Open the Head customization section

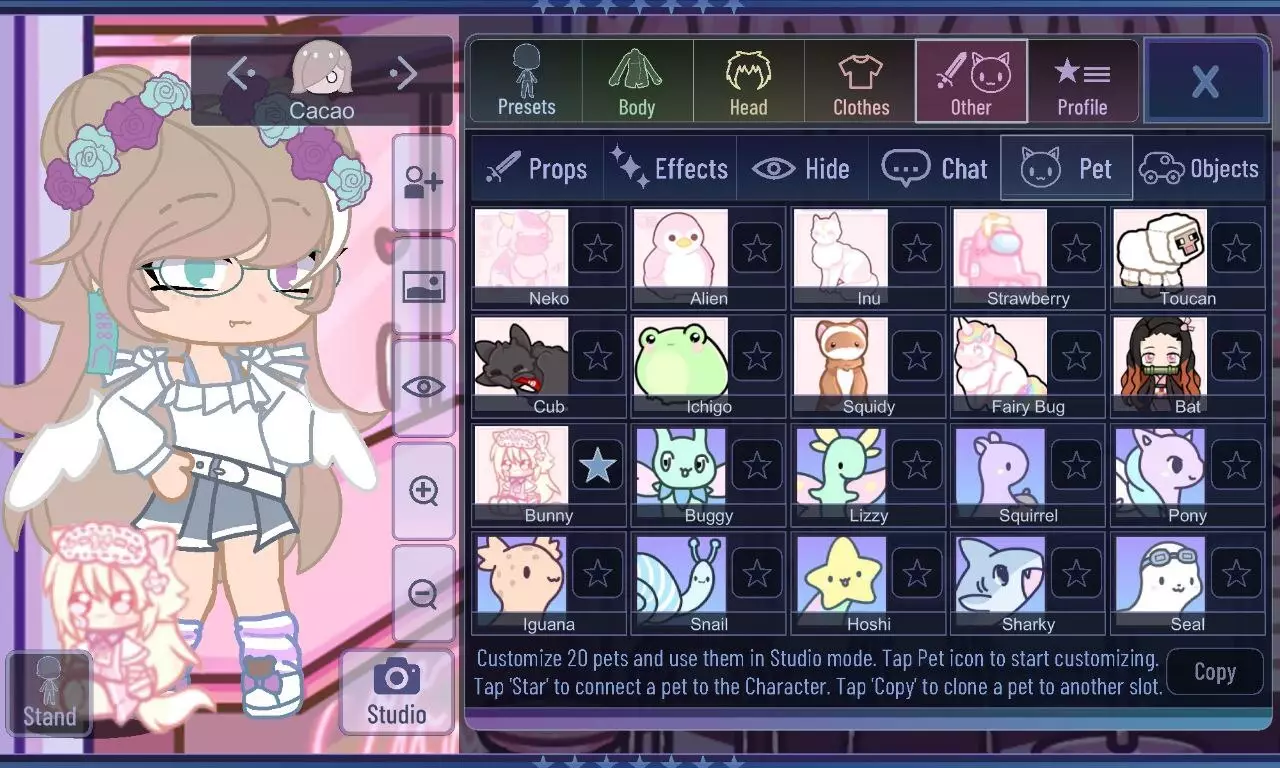pyautogui.click(x=748, y=80)
